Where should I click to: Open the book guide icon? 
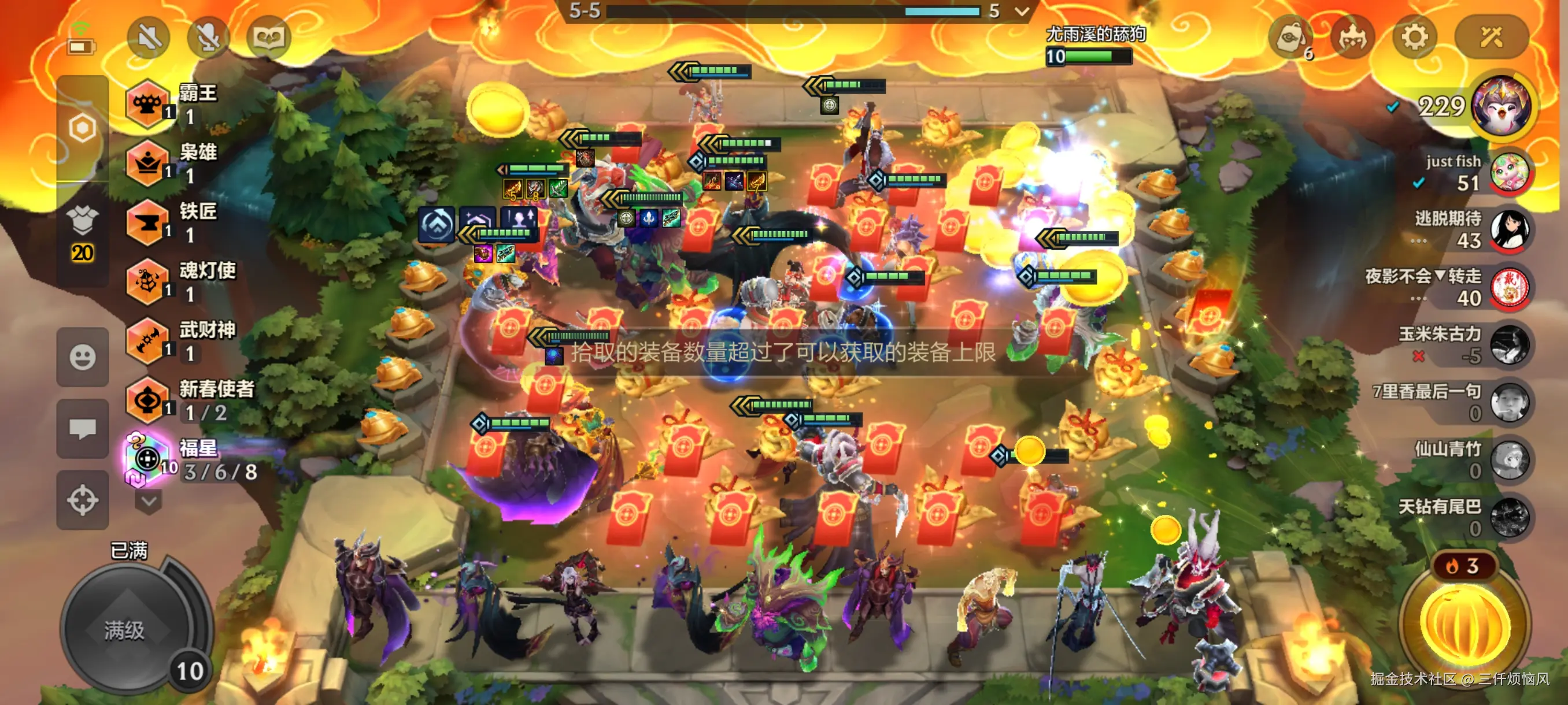(x=268, y=38)
